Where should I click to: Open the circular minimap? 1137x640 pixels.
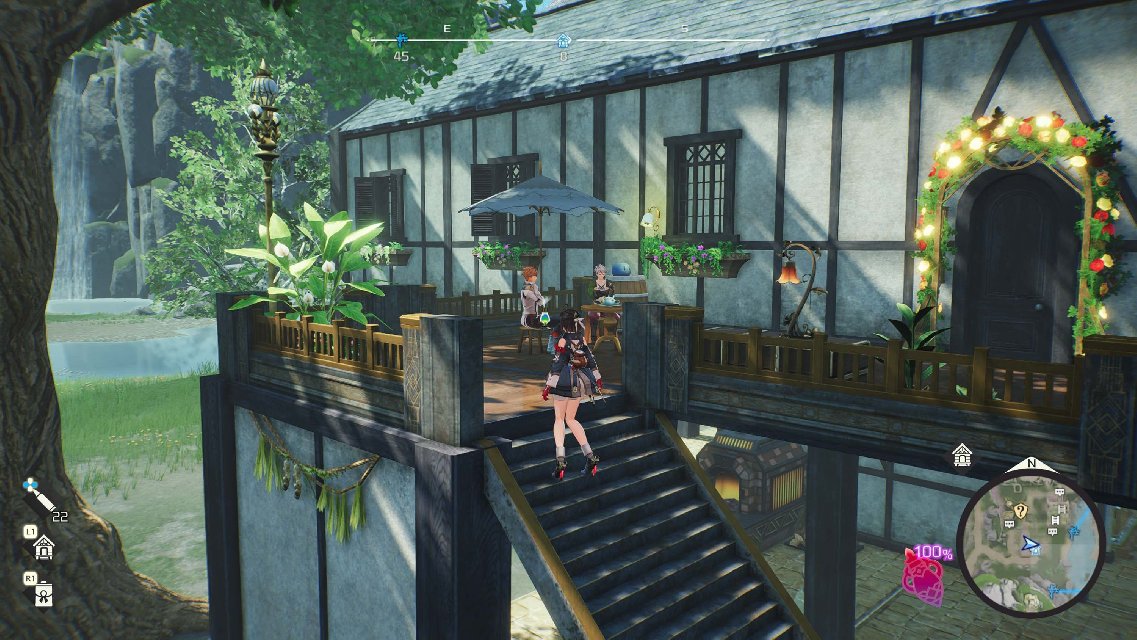1029,543
